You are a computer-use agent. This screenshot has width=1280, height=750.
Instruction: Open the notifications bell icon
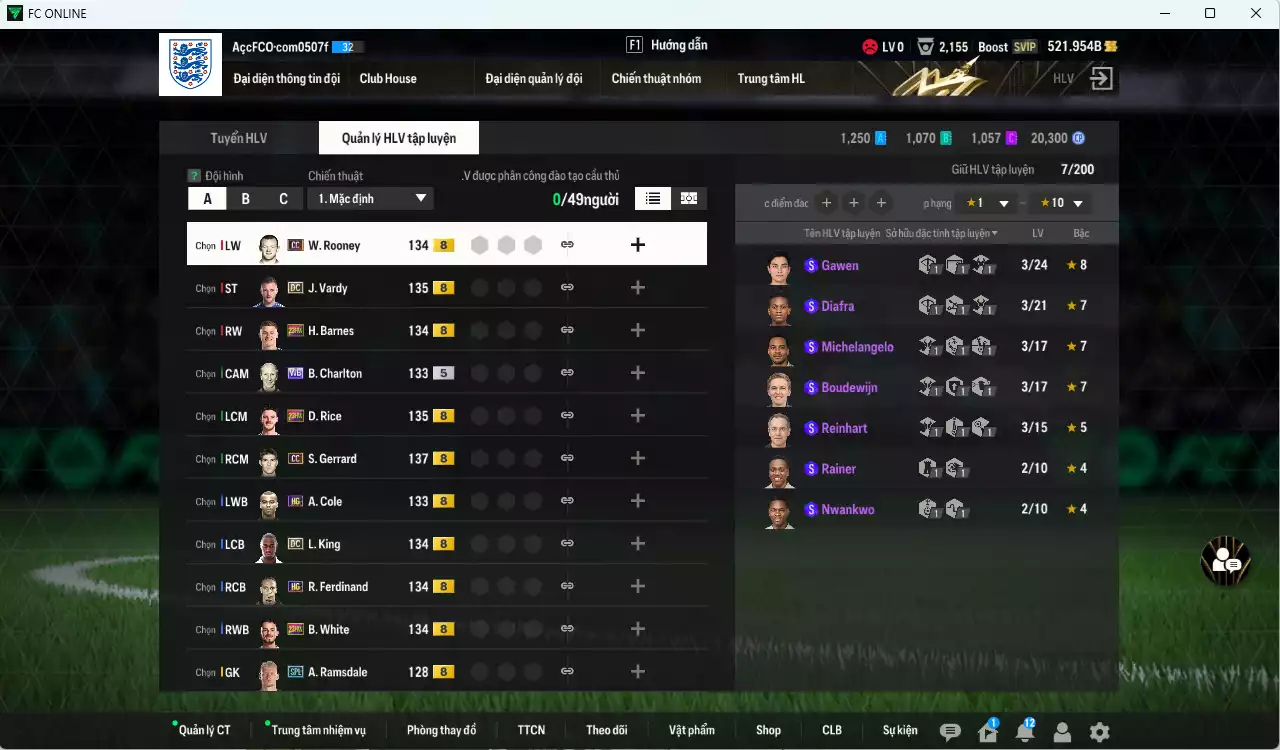pos(1024,732)
